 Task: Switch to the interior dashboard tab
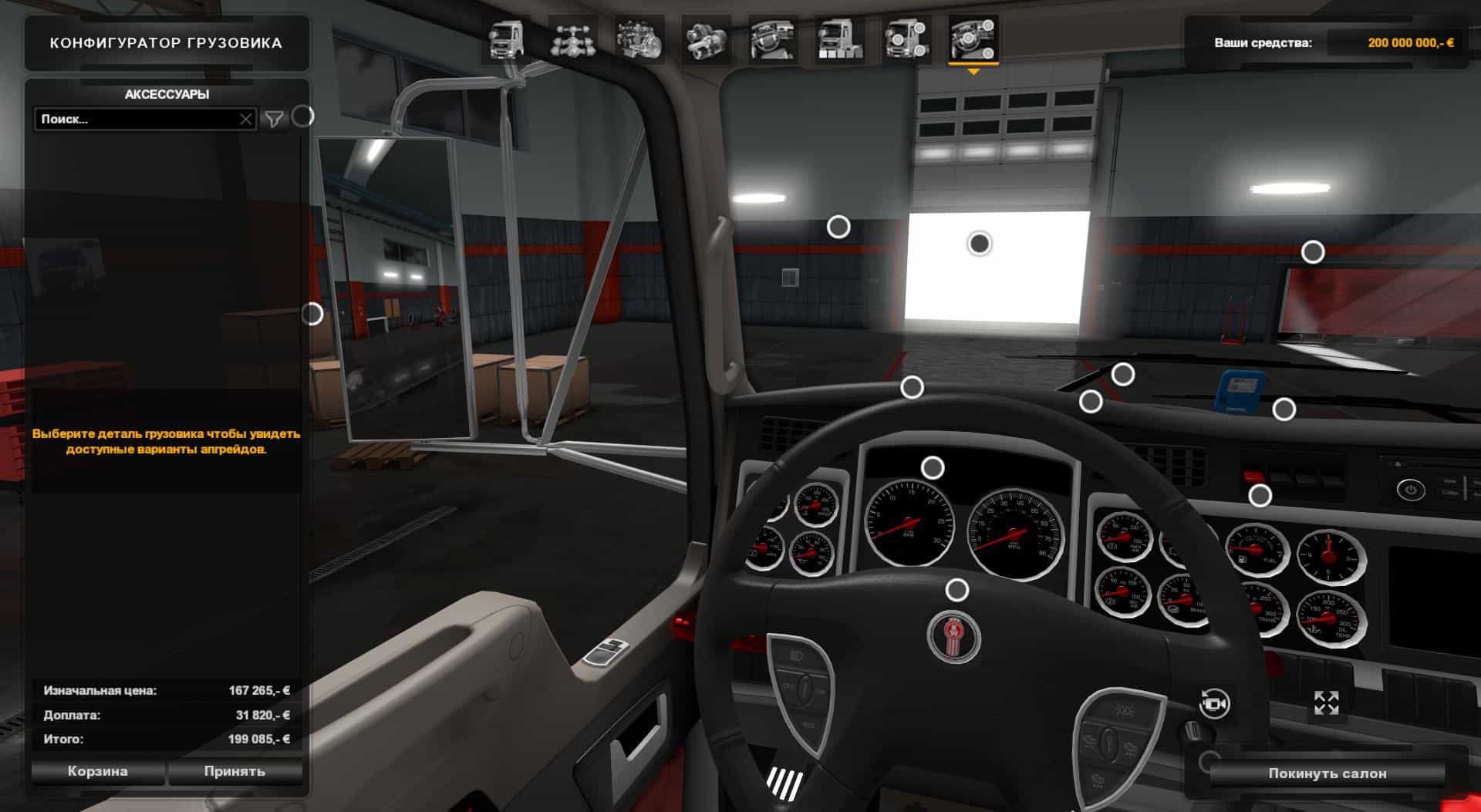(x=773, y=39)
